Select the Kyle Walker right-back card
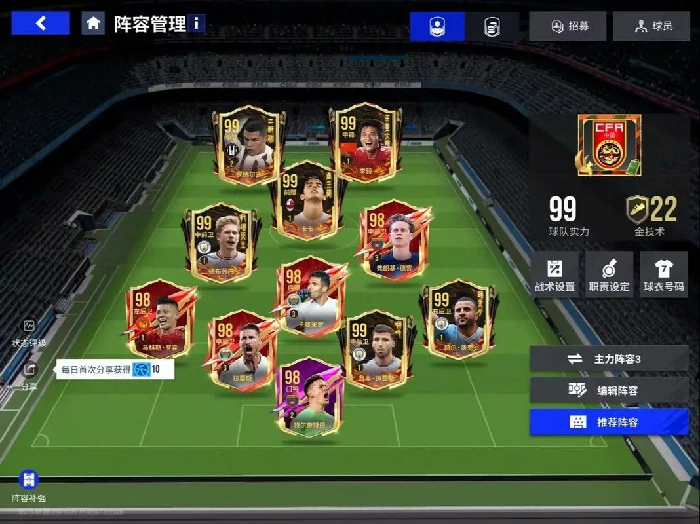Screen dimensions: 700x524 [459, 317]
